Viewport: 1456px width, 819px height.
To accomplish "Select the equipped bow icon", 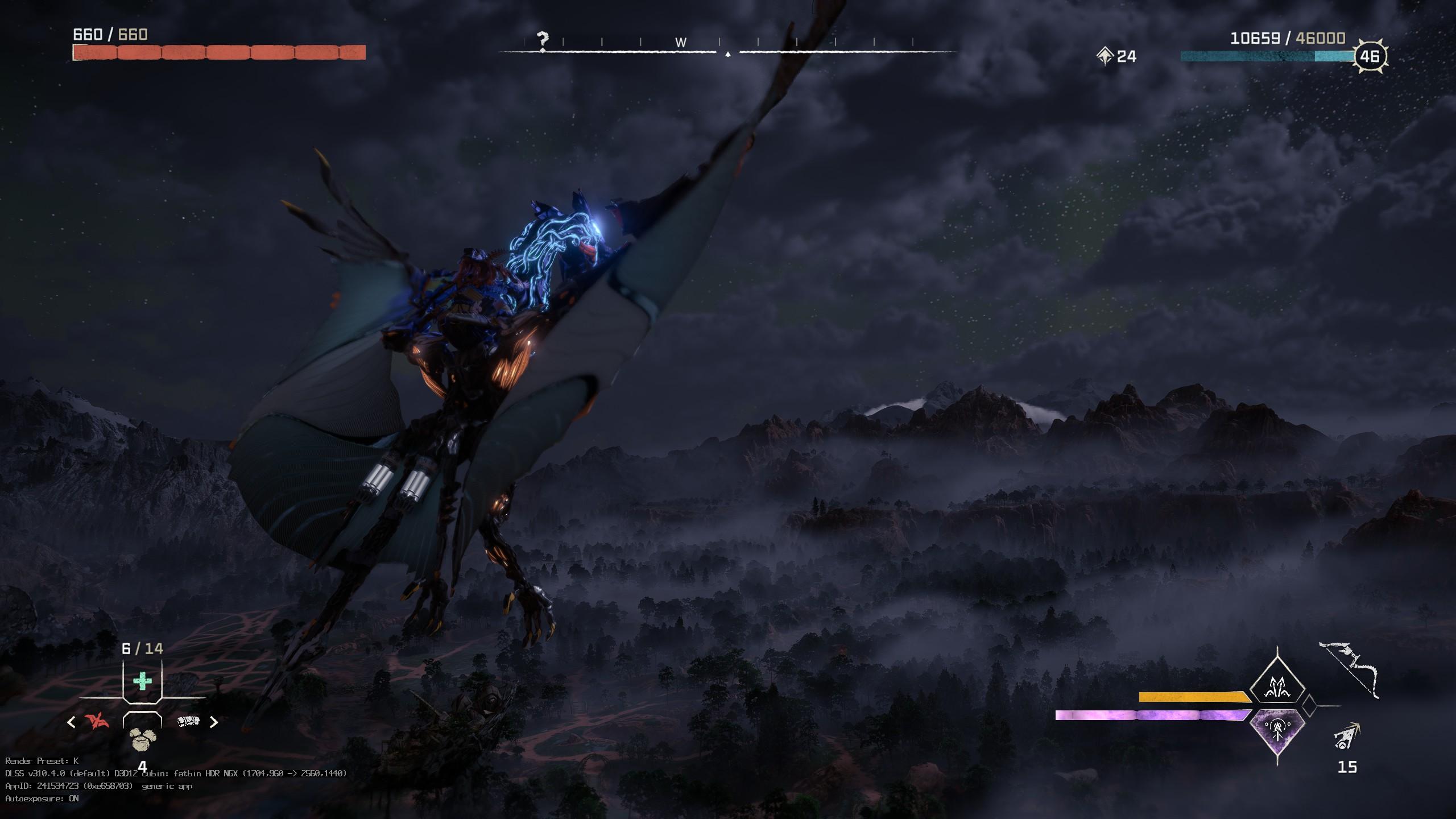I will [x=1349, y=669].
